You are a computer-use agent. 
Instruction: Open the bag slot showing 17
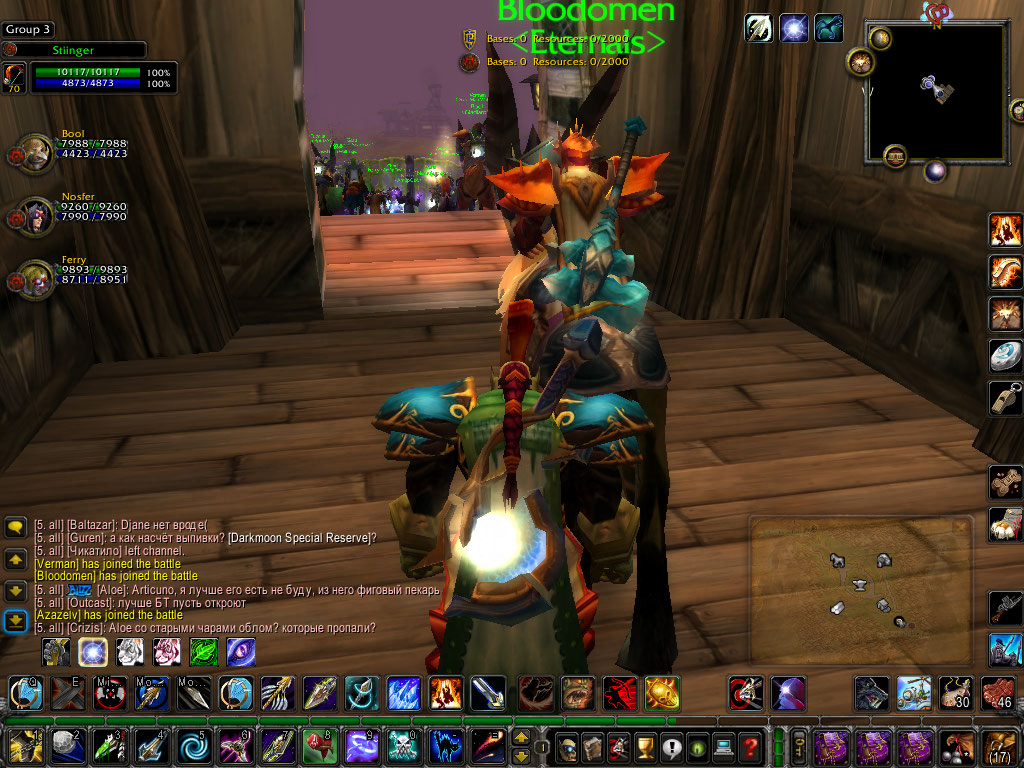click(1000, 746)
